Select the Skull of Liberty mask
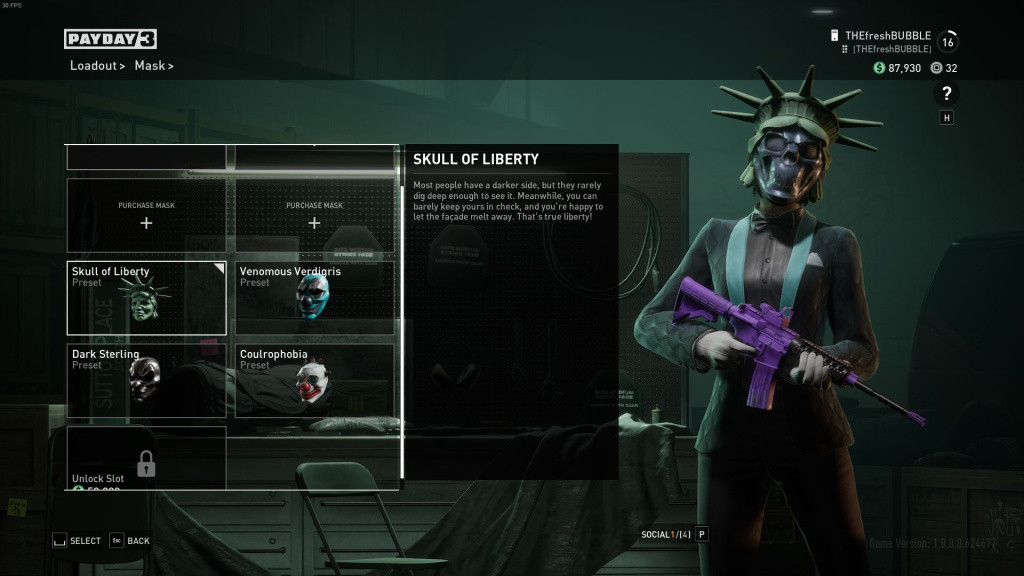1024x576 pixels. click(x=146, y=298)
